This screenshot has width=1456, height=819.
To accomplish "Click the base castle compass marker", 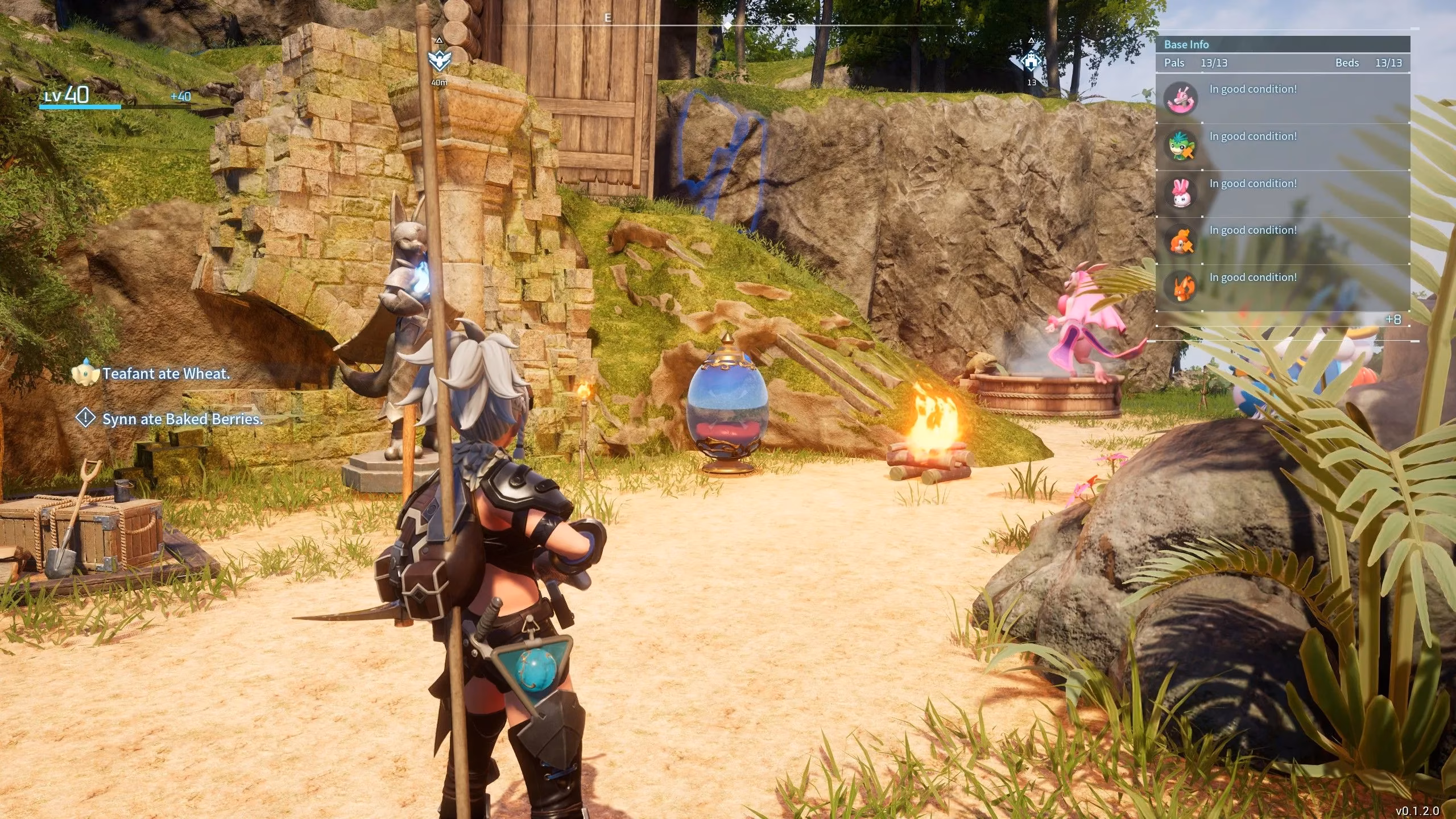I will [x=1031, y=61].
